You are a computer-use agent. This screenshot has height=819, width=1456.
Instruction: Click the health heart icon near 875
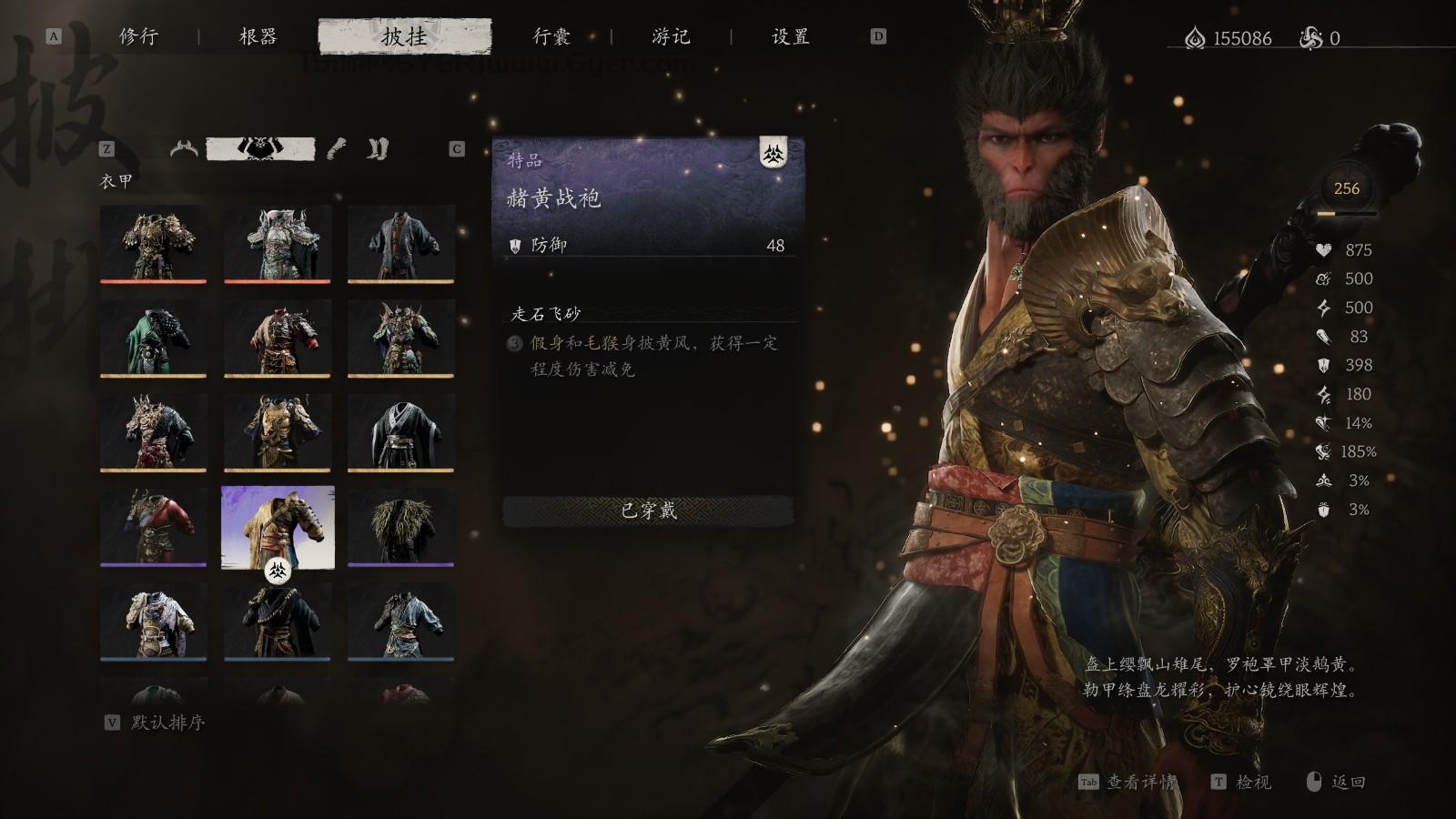1324,249
